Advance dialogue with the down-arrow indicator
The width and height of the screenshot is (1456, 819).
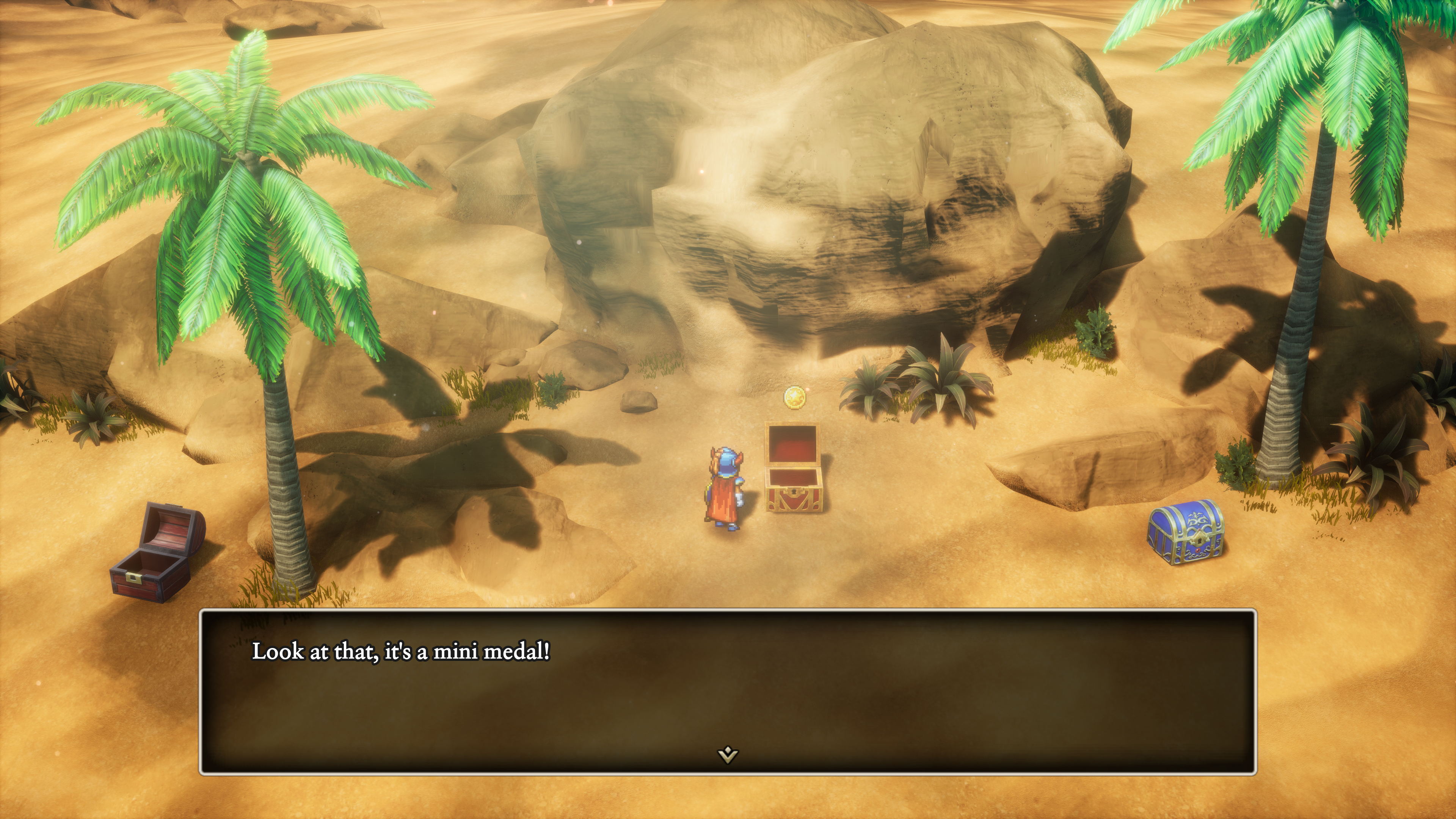728,754
